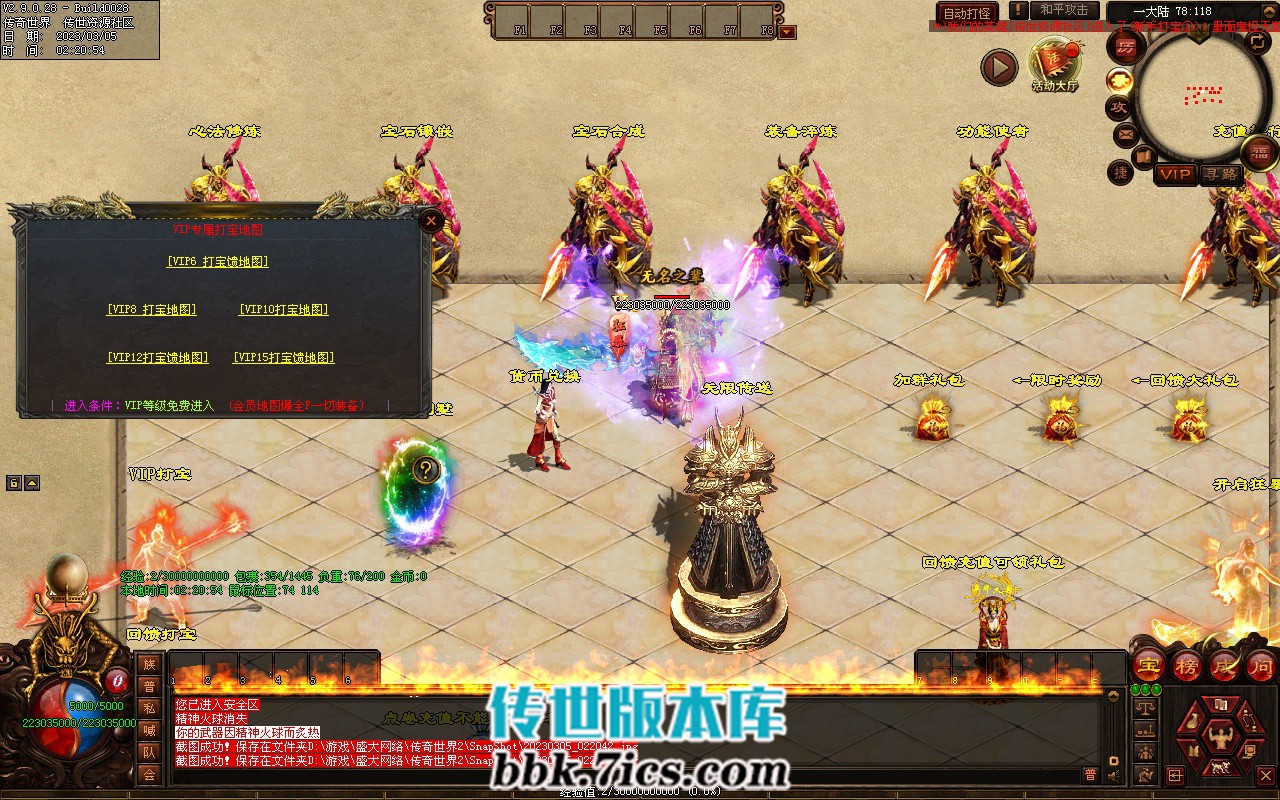Select the VIP6 打宝地图 link
This screenshot has width=1280, height=800.
tap(217, 262)
